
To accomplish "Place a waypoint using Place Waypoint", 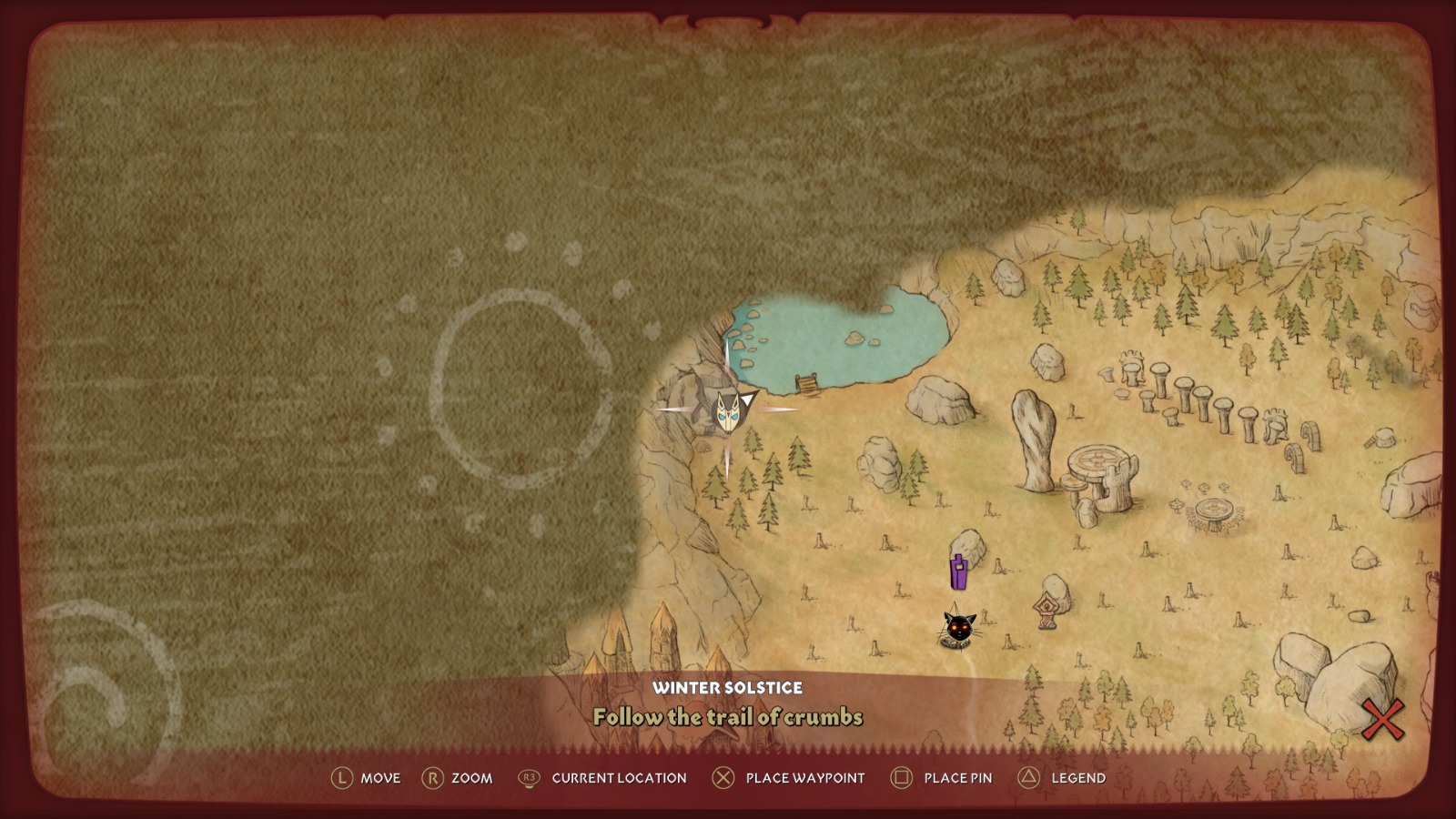I will click(x=804, y=778).
